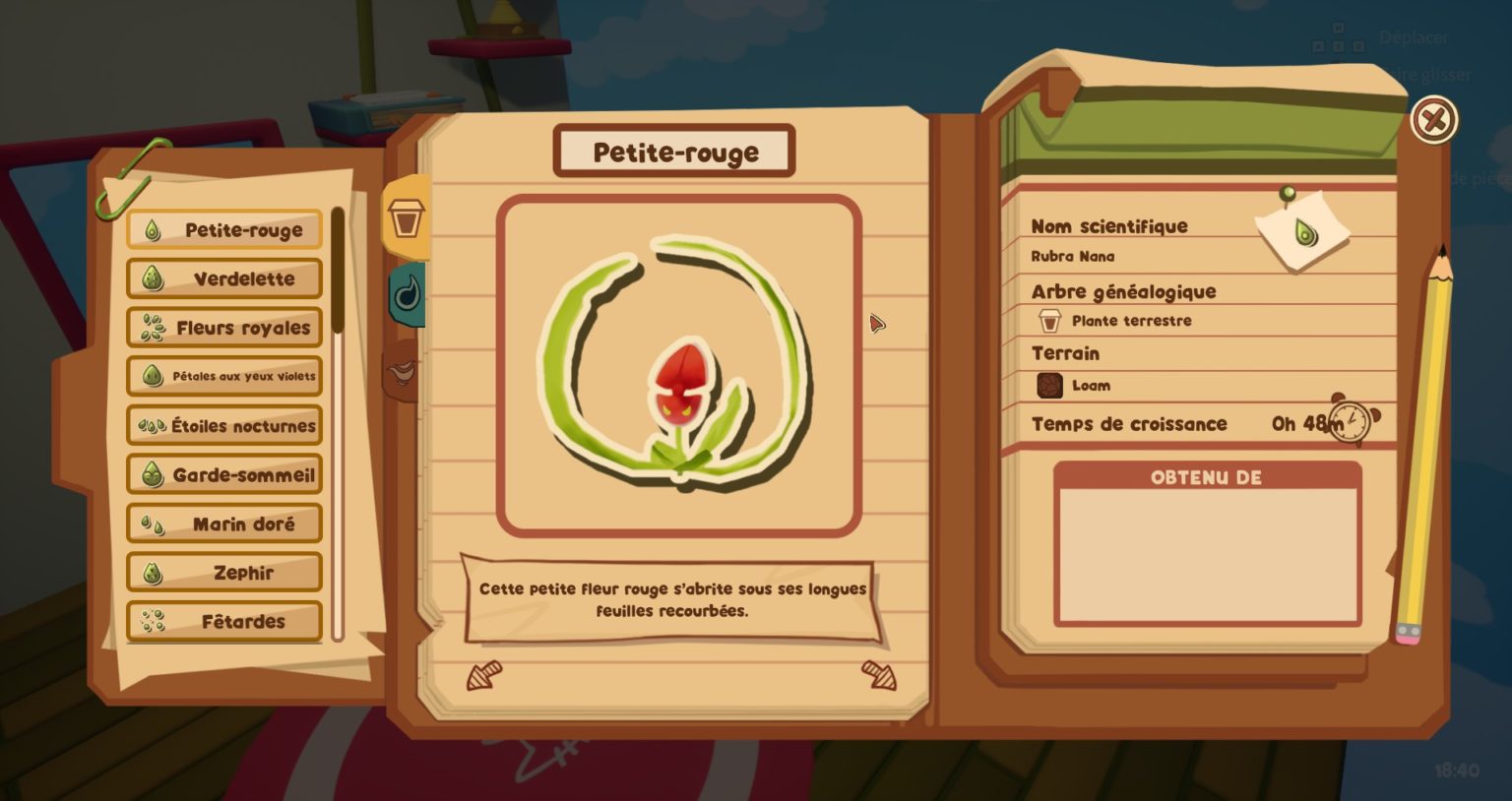The image size is (1512, 801).
Task: Select the Petite-rouge plant entry
Action: [224, 230]
